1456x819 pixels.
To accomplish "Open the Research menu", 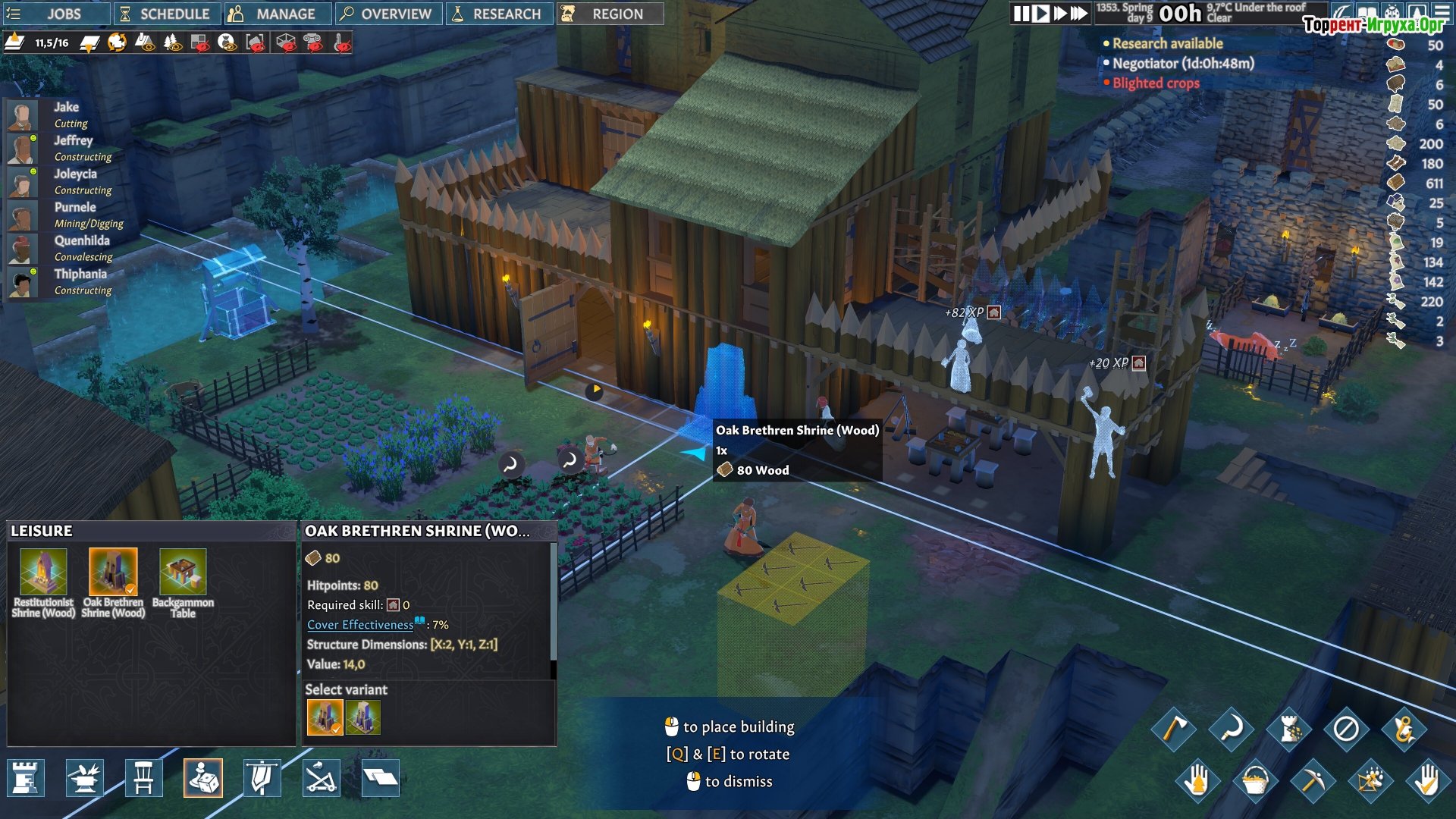I will [x=498, y=14].
